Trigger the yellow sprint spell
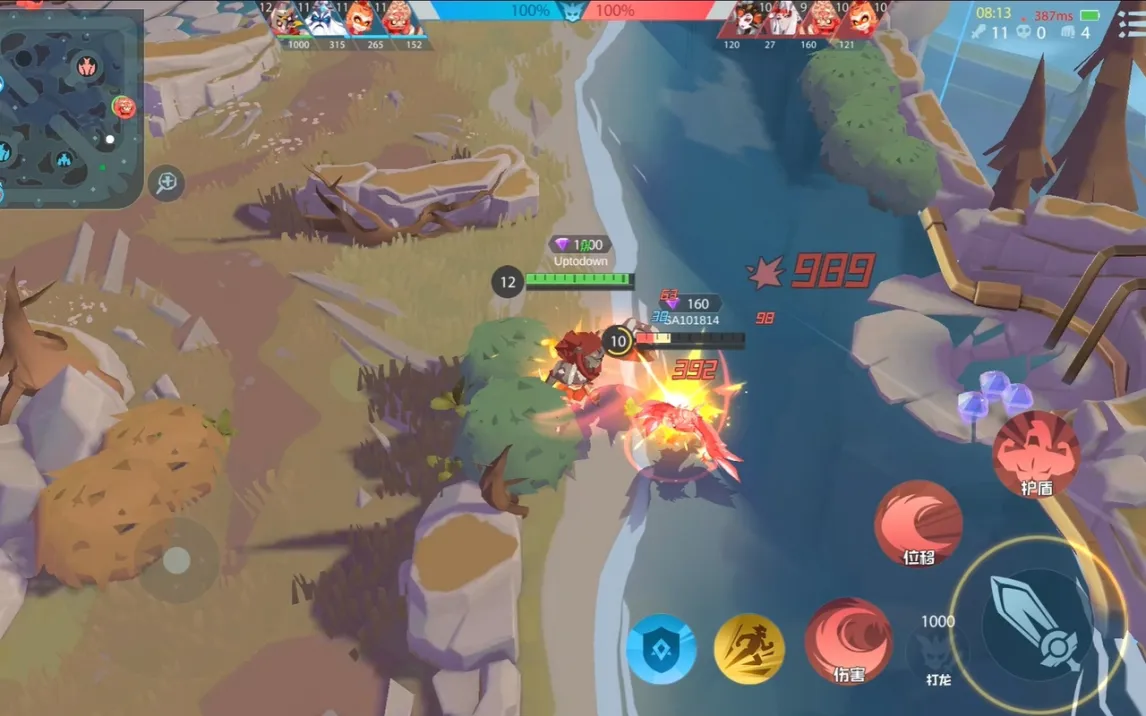 [x=749, y=649]
